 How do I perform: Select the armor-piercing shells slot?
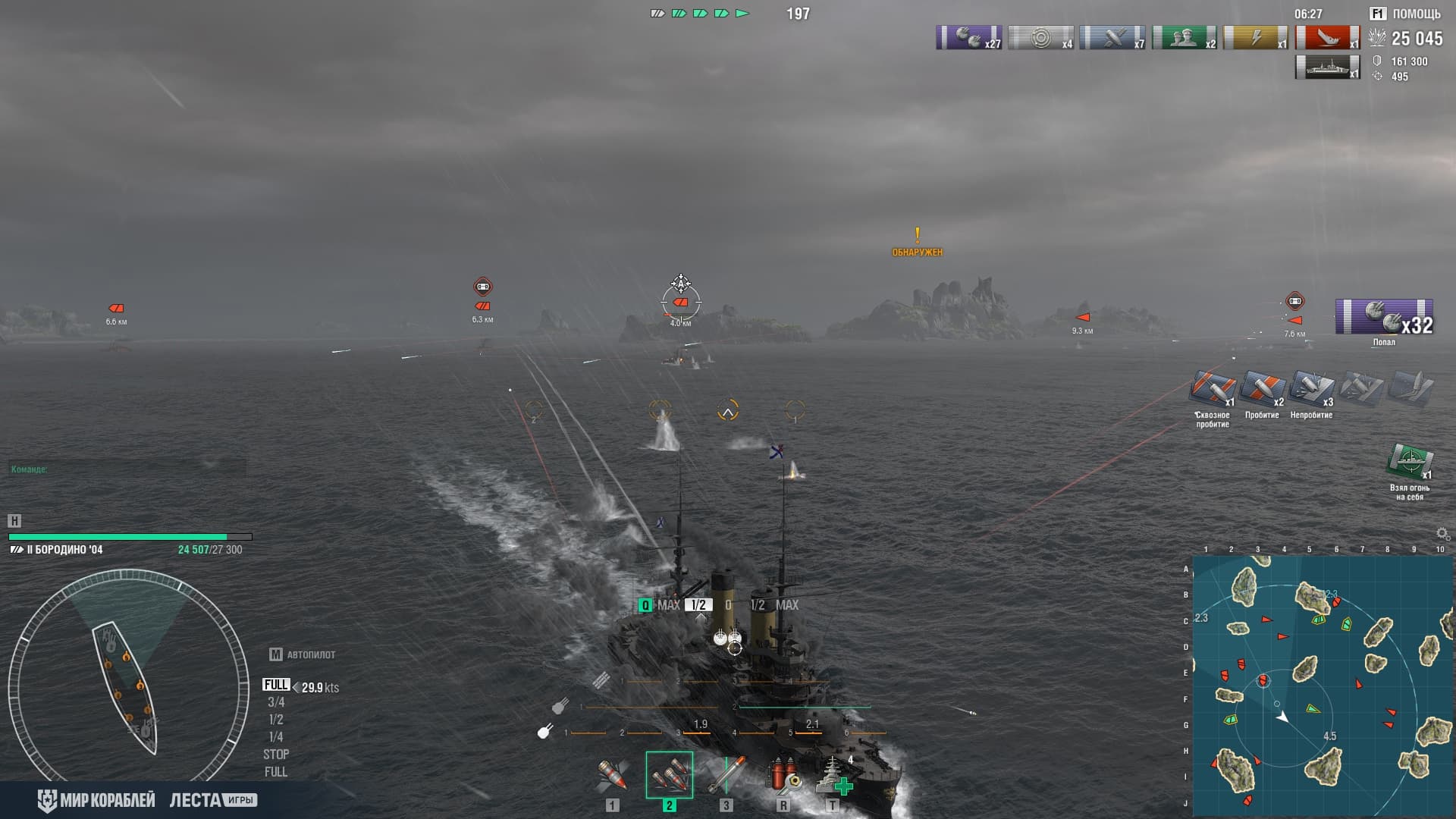(x=669, y=775)
